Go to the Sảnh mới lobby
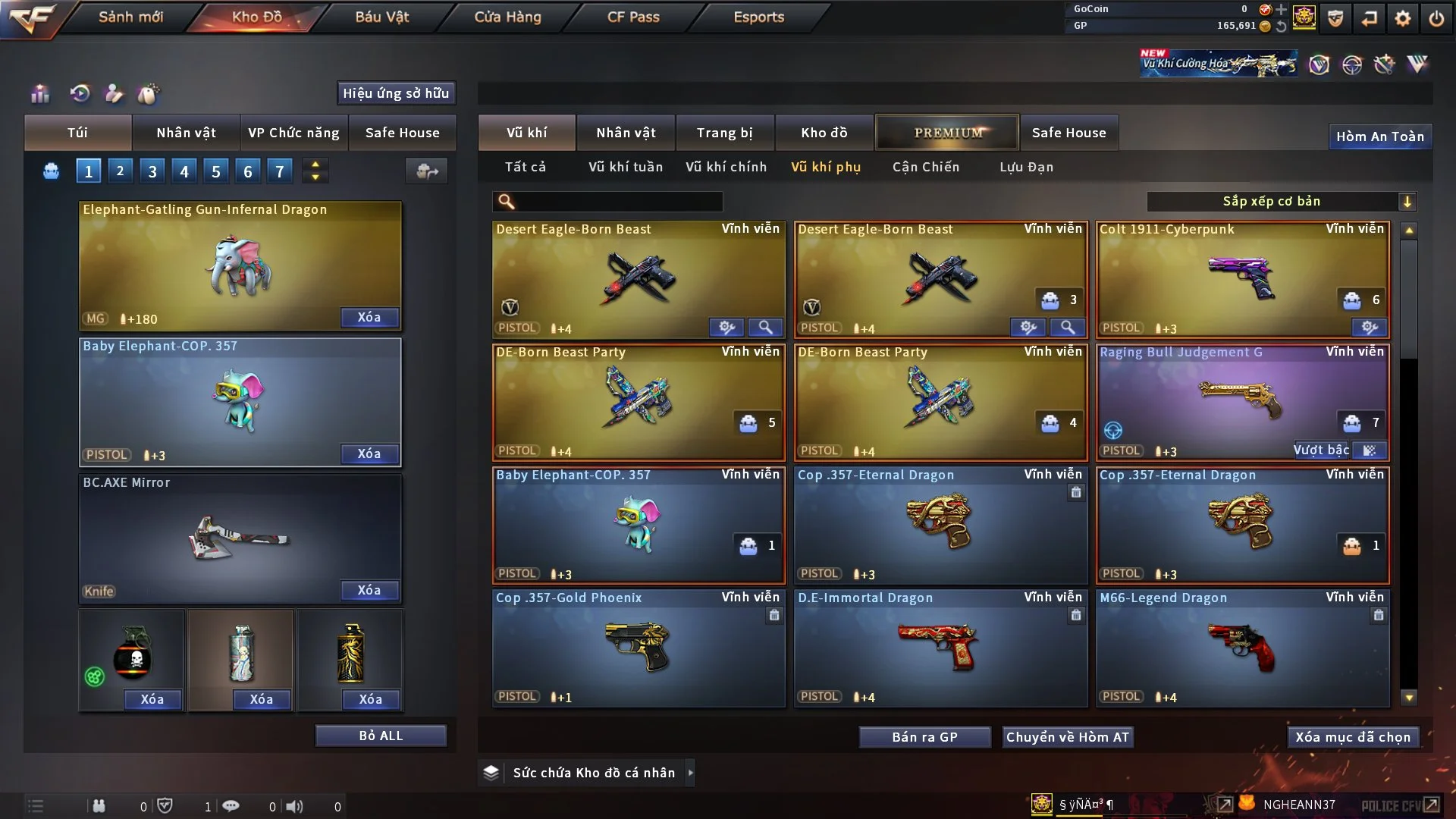This screenshot has width=1456, height=819. 130,17
